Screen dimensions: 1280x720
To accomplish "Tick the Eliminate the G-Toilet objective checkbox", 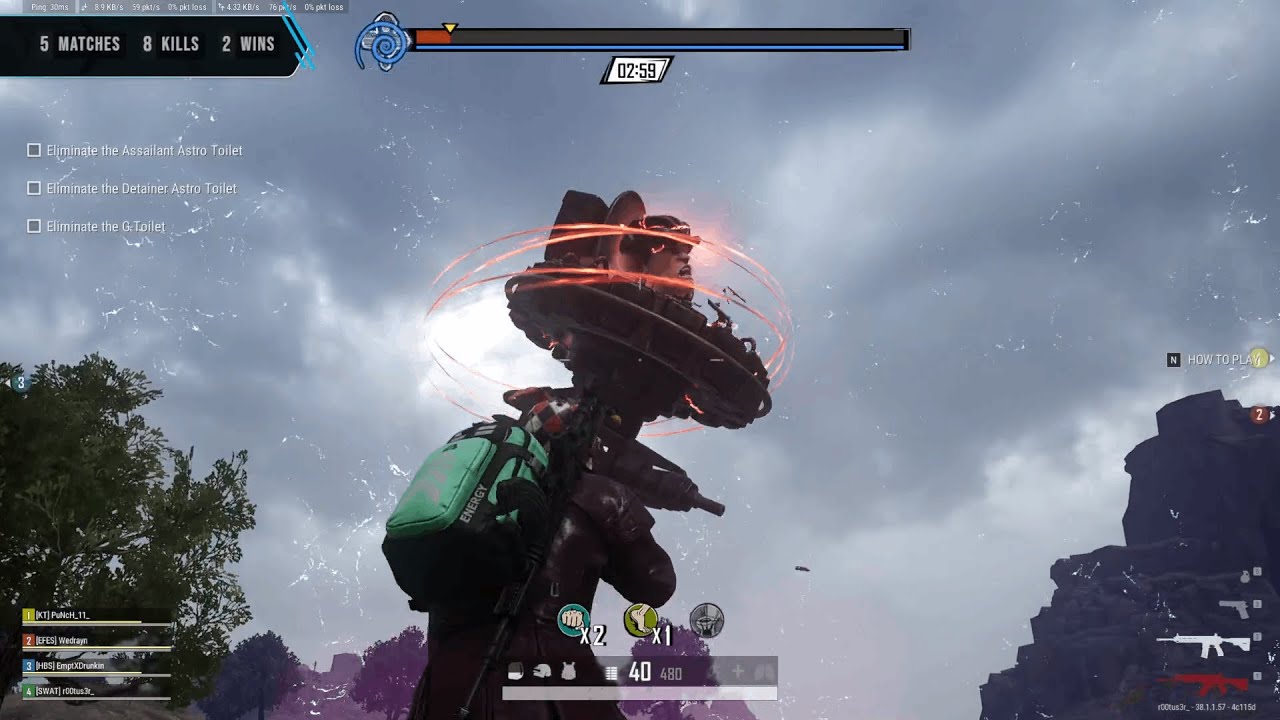I will [x=34, y=226].
